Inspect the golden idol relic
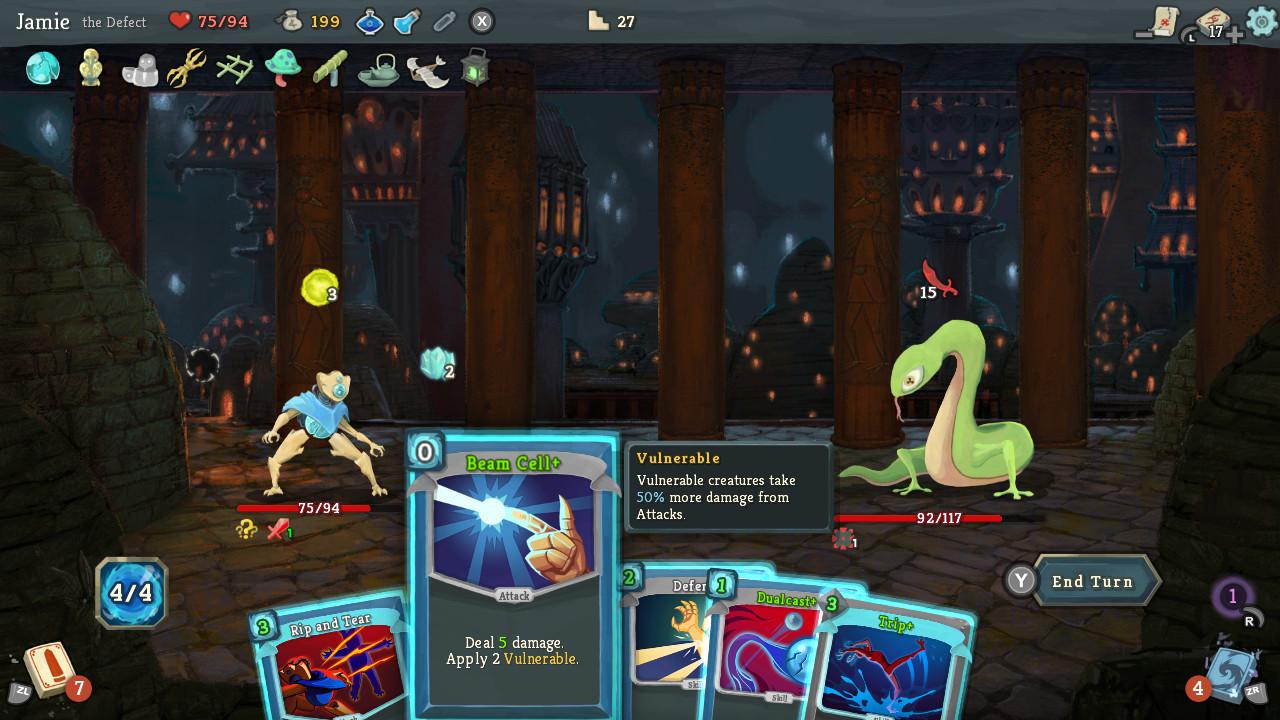 coord(91,68)
